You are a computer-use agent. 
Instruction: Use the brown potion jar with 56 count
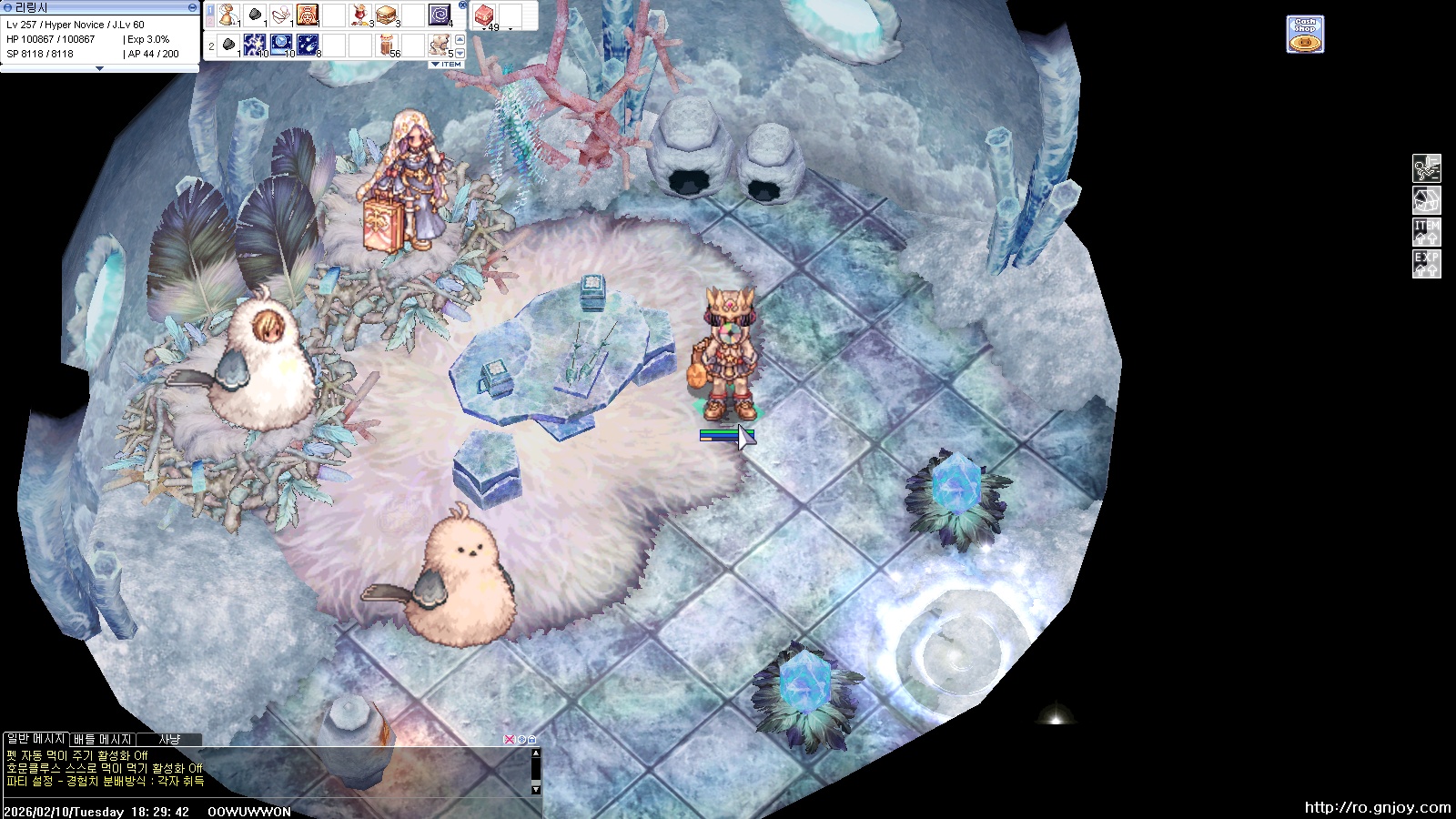click(x=387, y=45)
